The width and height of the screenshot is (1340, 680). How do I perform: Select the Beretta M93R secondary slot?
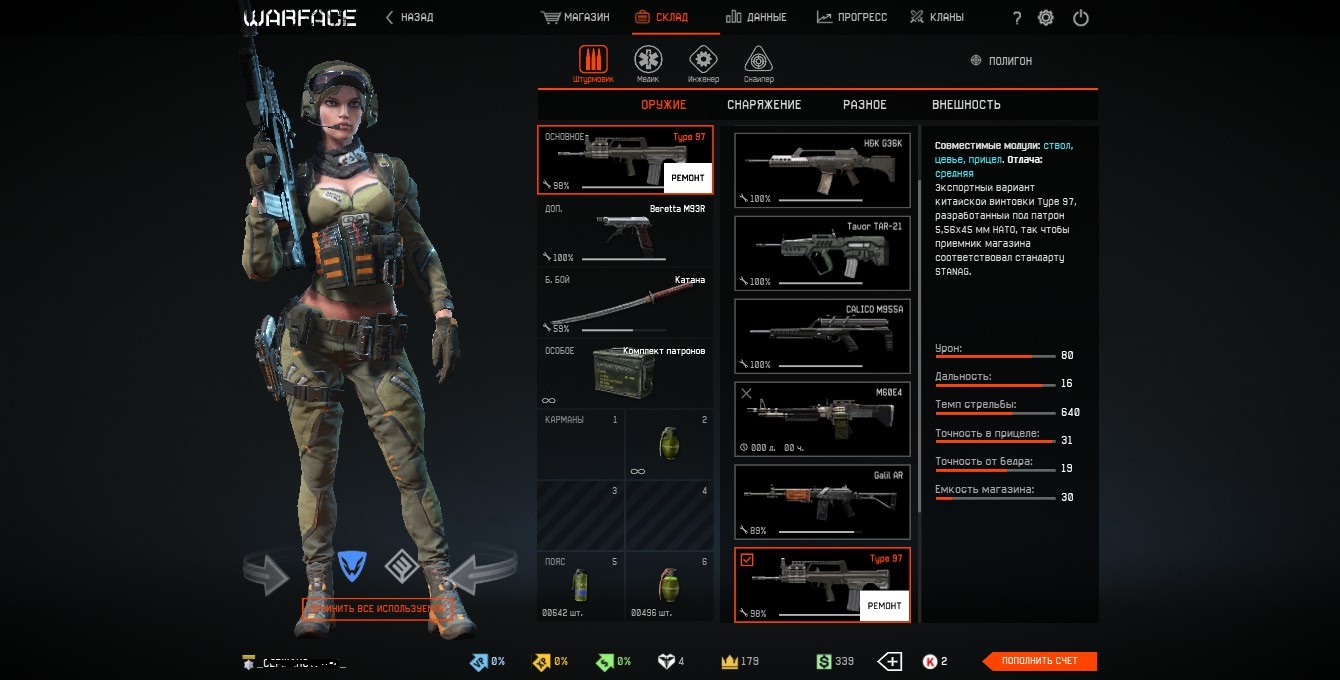pyautogui.click(x=626, y=232)
